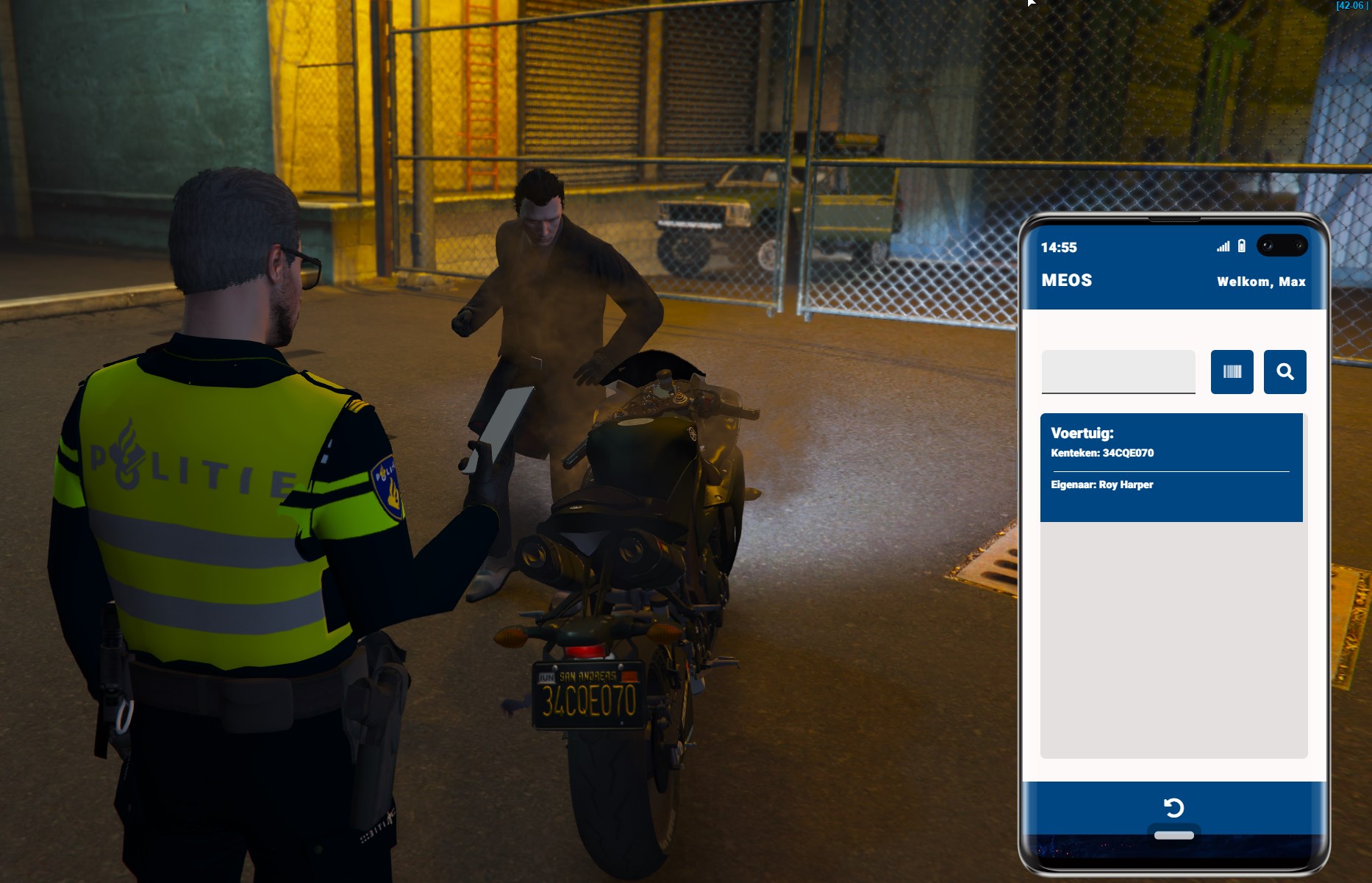1372x883 pixels.
Task: Click the MEOS search input field
Action: click(1118, 371)
